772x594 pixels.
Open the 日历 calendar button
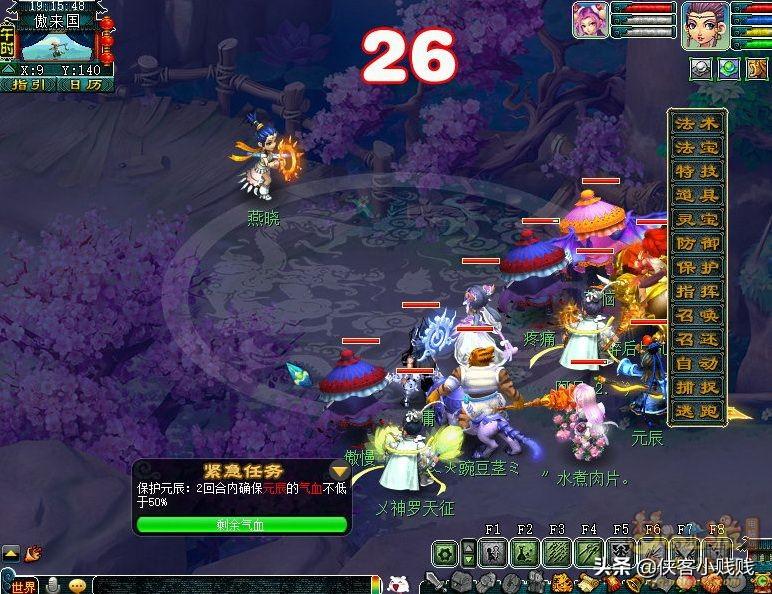point(85,85)
